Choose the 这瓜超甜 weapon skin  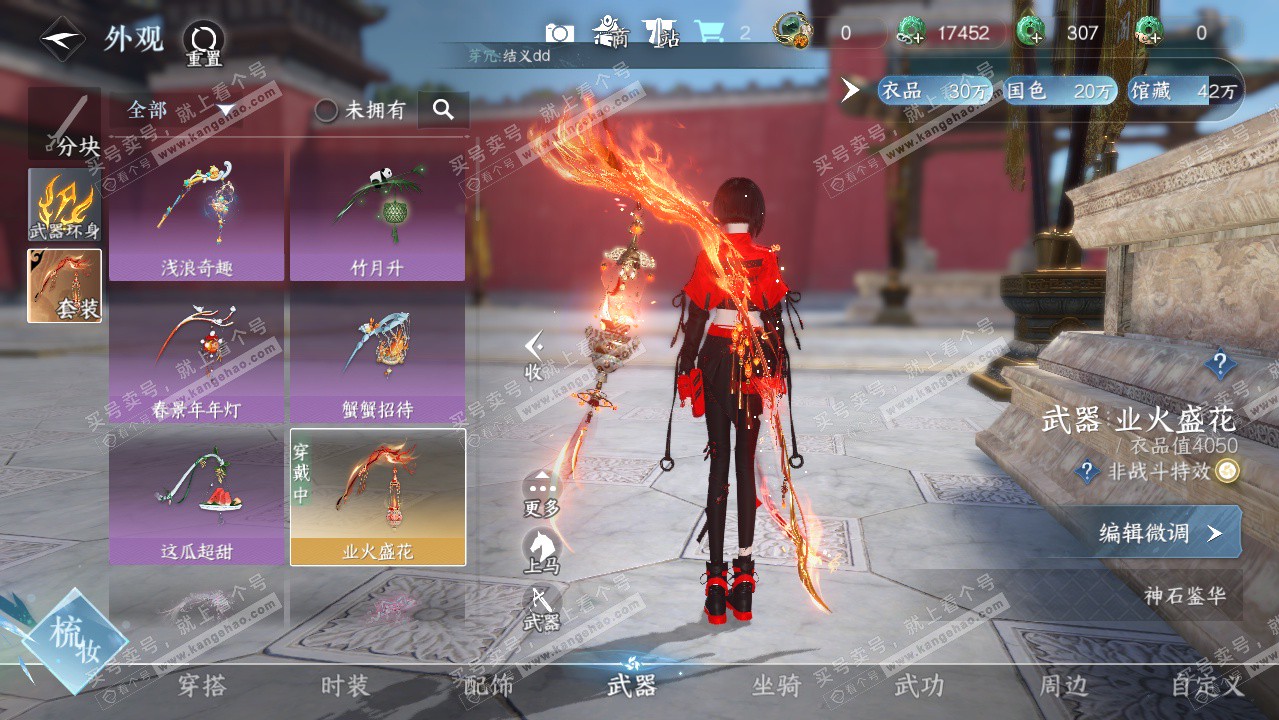(196, 497)
